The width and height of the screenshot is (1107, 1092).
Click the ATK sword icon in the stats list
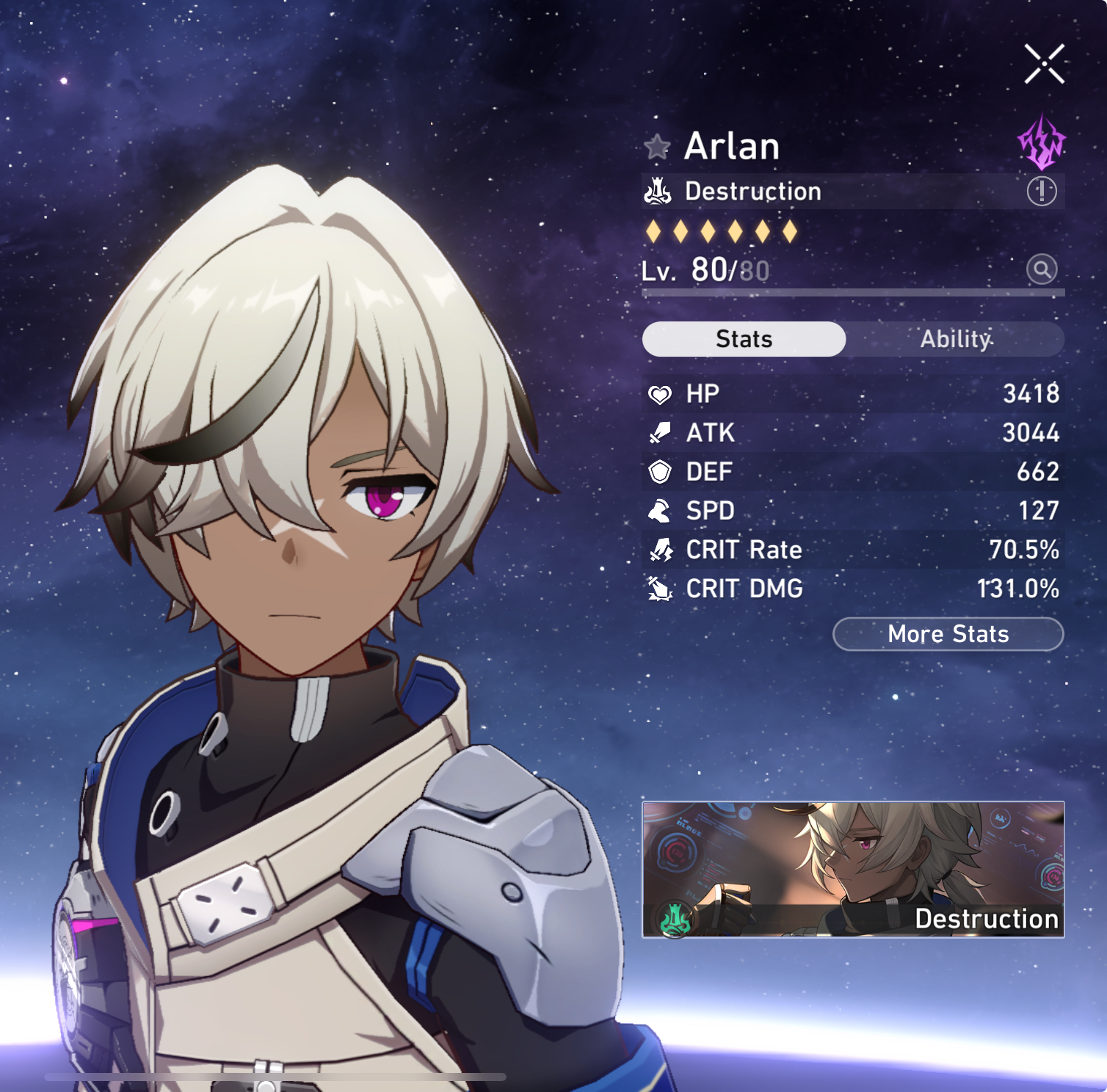click(x=661, y=433)
